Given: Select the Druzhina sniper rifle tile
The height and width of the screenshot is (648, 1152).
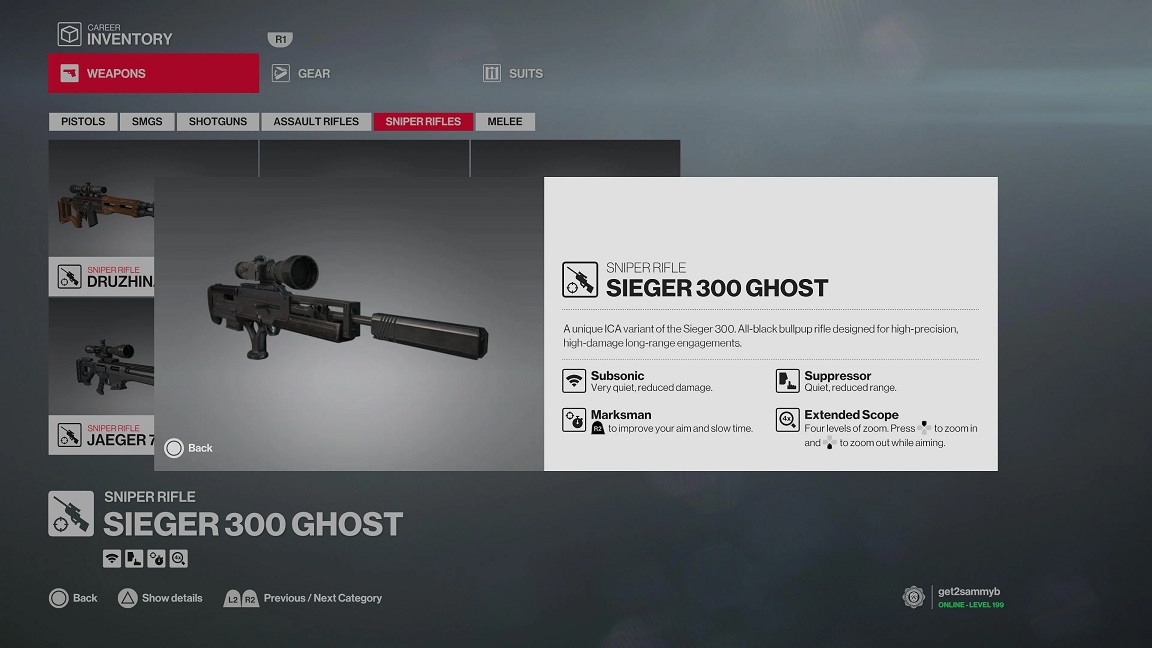Looking at the screenshot, I should (101, 220).
